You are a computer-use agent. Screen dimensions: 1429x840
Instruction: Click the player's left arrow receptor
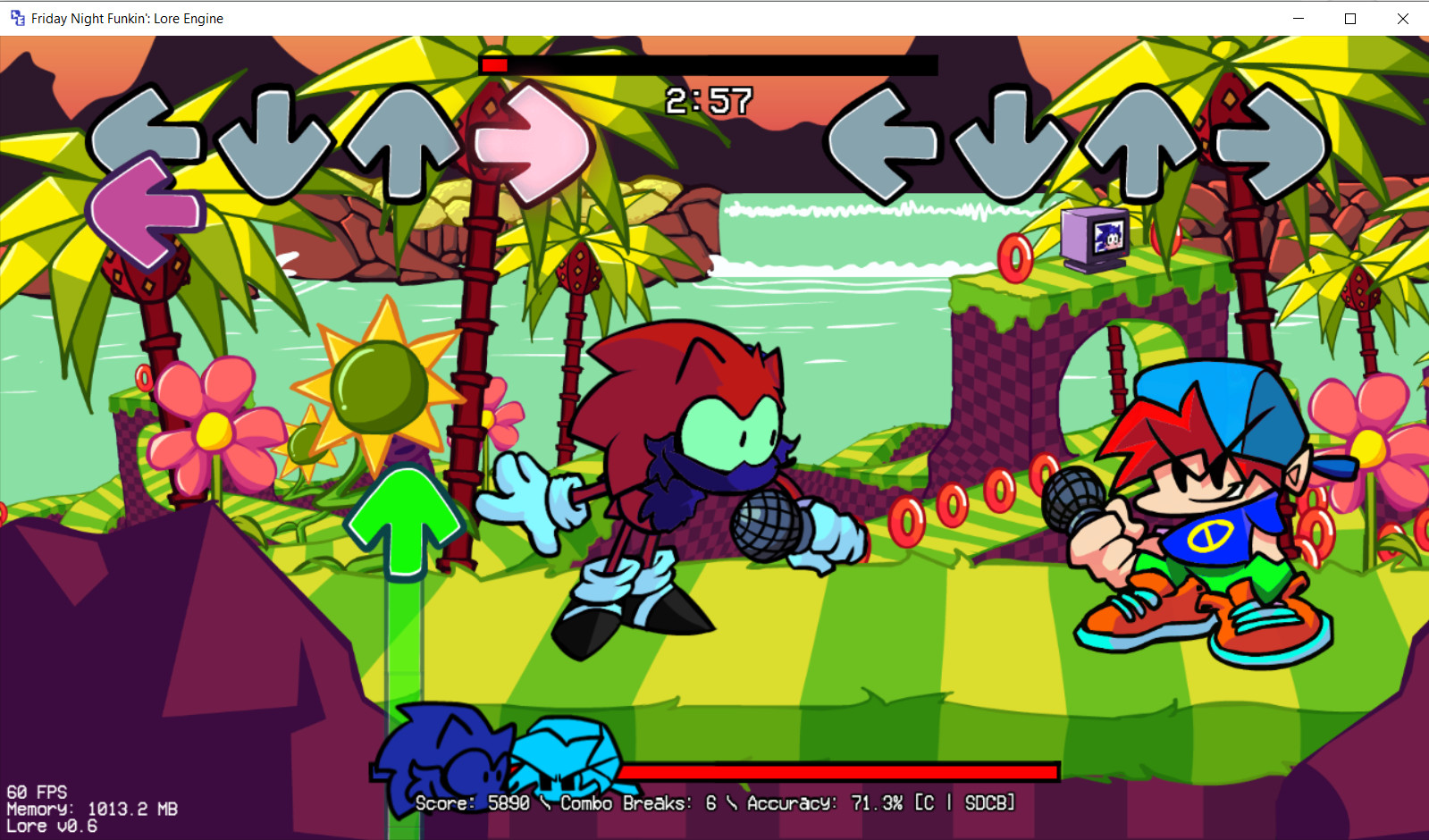[x=885, y=143]
